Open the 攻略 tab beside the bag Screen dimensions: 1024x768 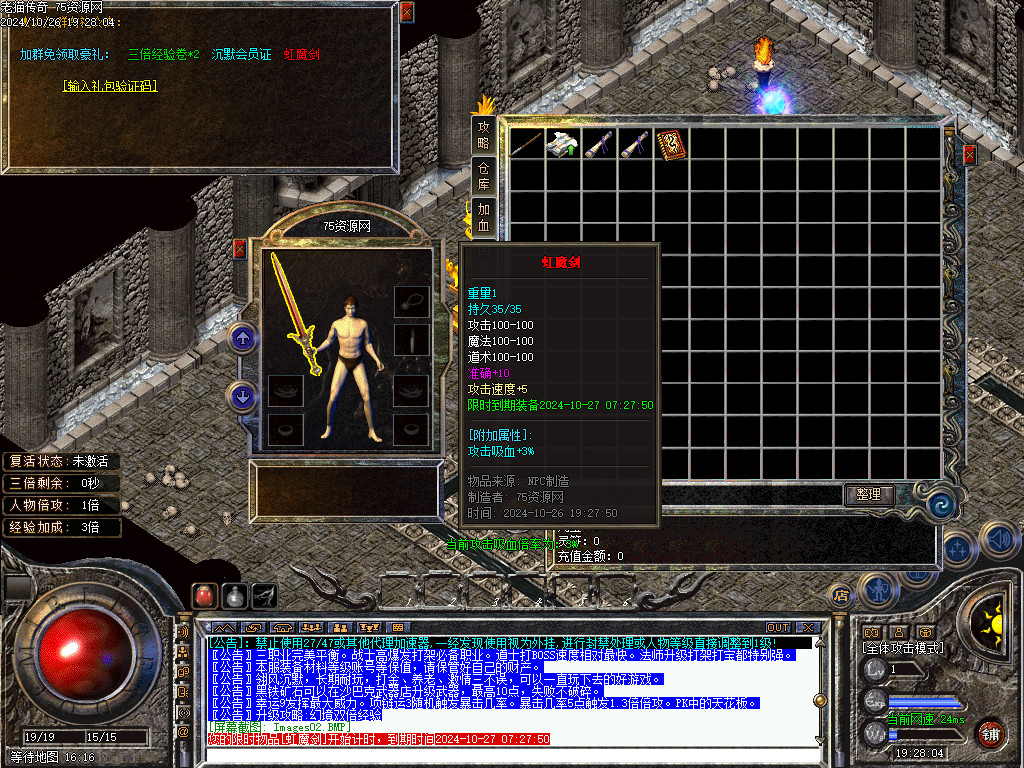pyautogui.click(x=484, y=136)
